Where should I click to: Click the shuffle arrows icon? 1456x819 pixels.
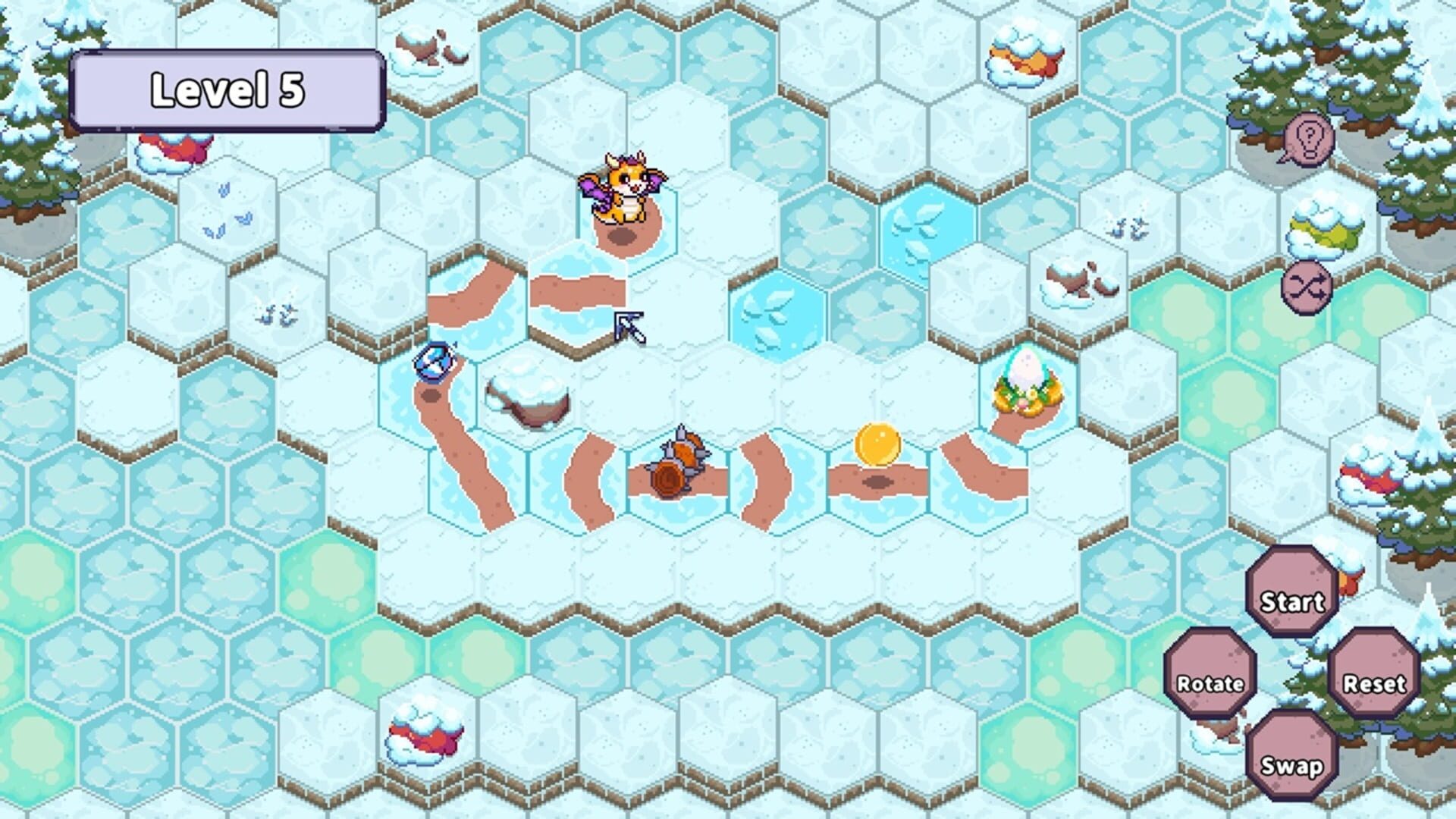coord(1306,289)
